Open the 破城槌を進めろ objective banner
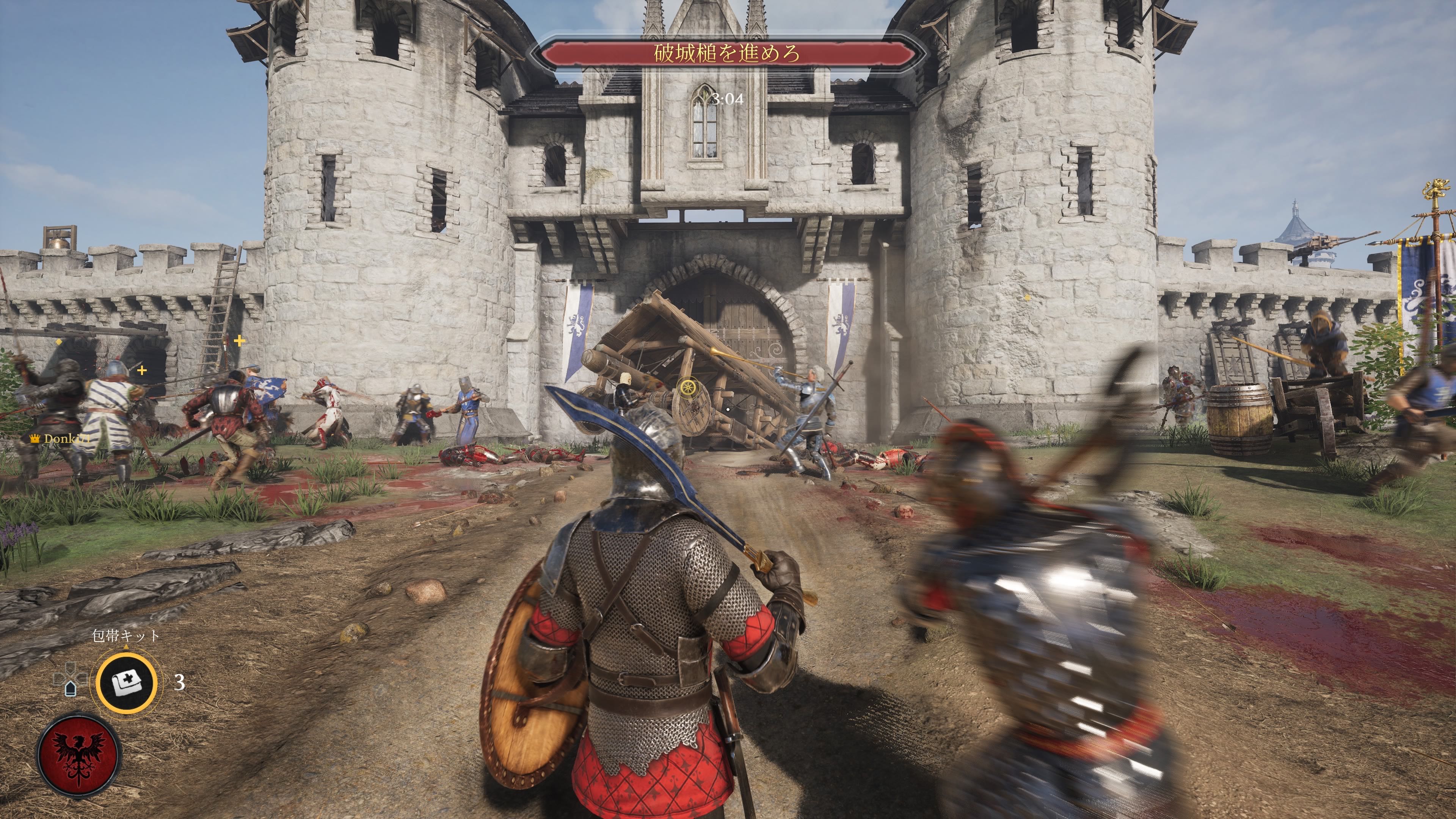Screen dimensions: 1456x819 tap(727, 54)
